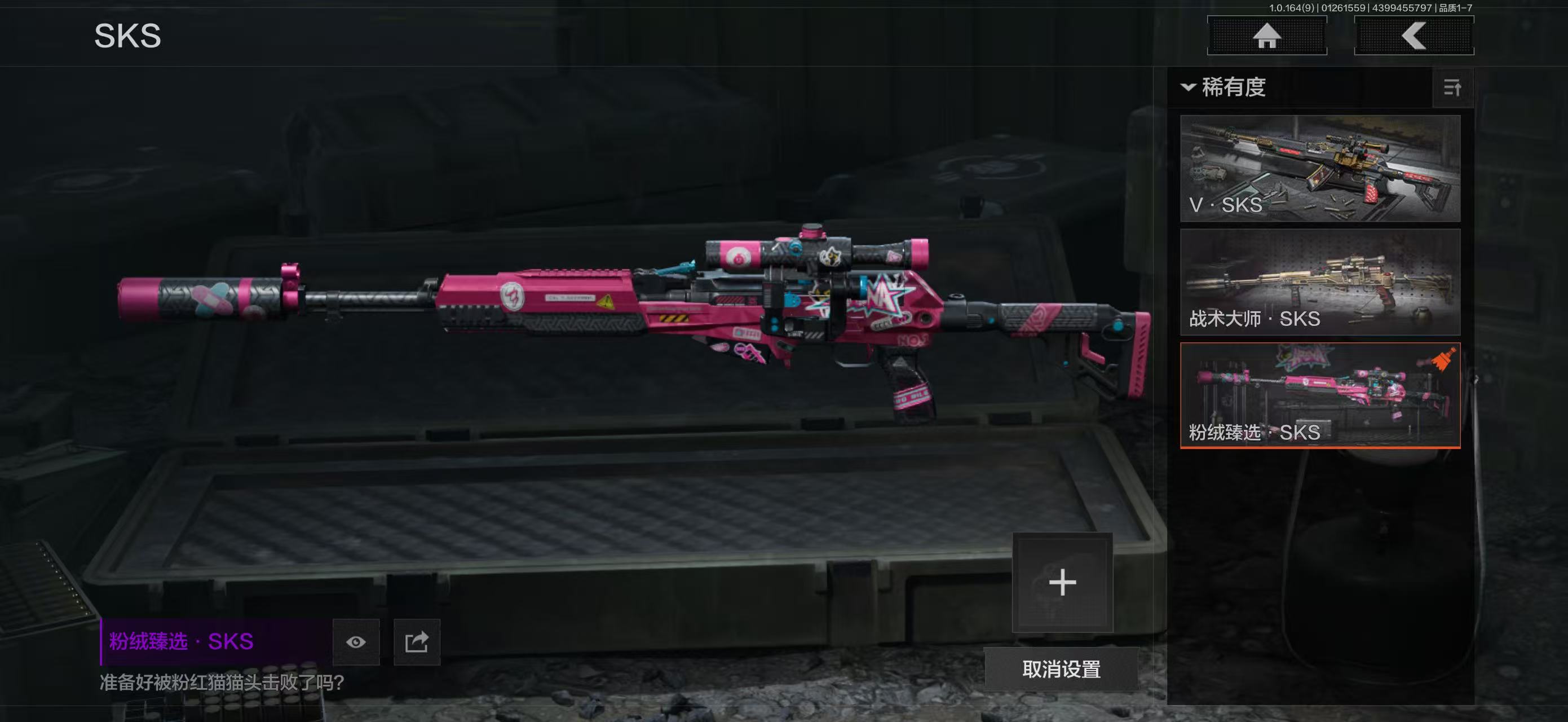Choose the 战术大师 · SKS skin
The height and width of the screenshot is (722, 1568).
point(1320,282)
